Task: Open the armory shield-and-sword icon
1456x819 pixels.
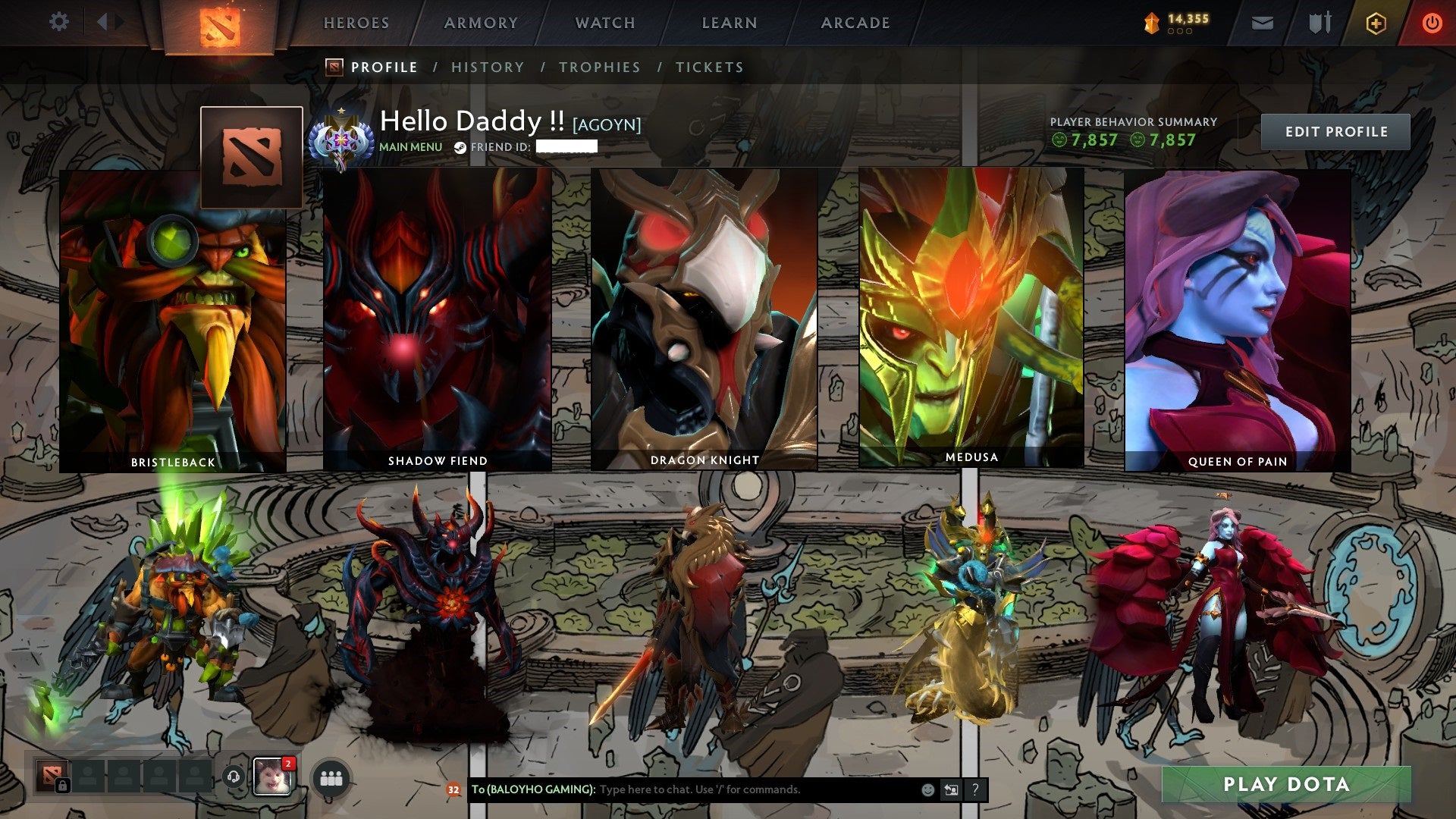Action: click(x=1319, y=23)
